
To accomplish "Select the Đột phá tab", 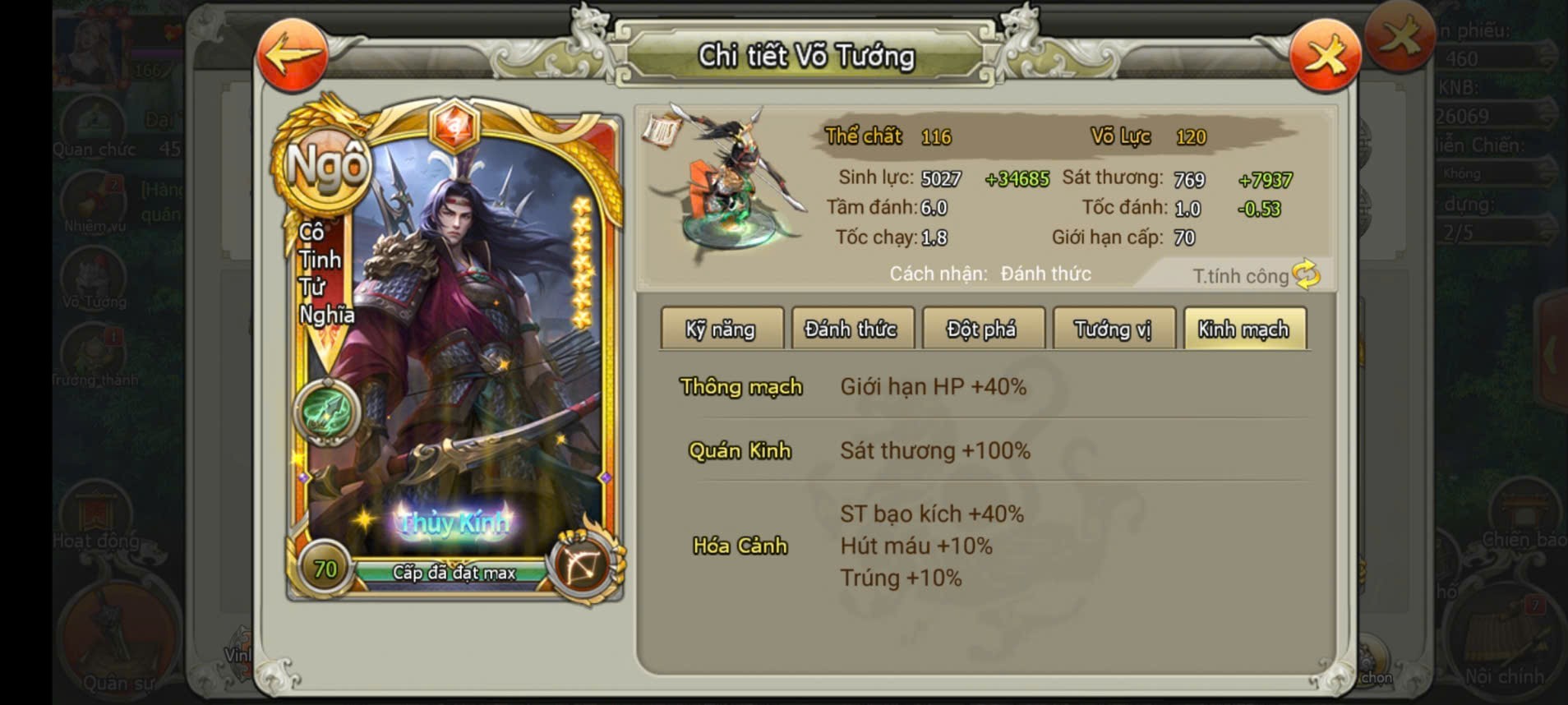I will [x=982, y=329].
